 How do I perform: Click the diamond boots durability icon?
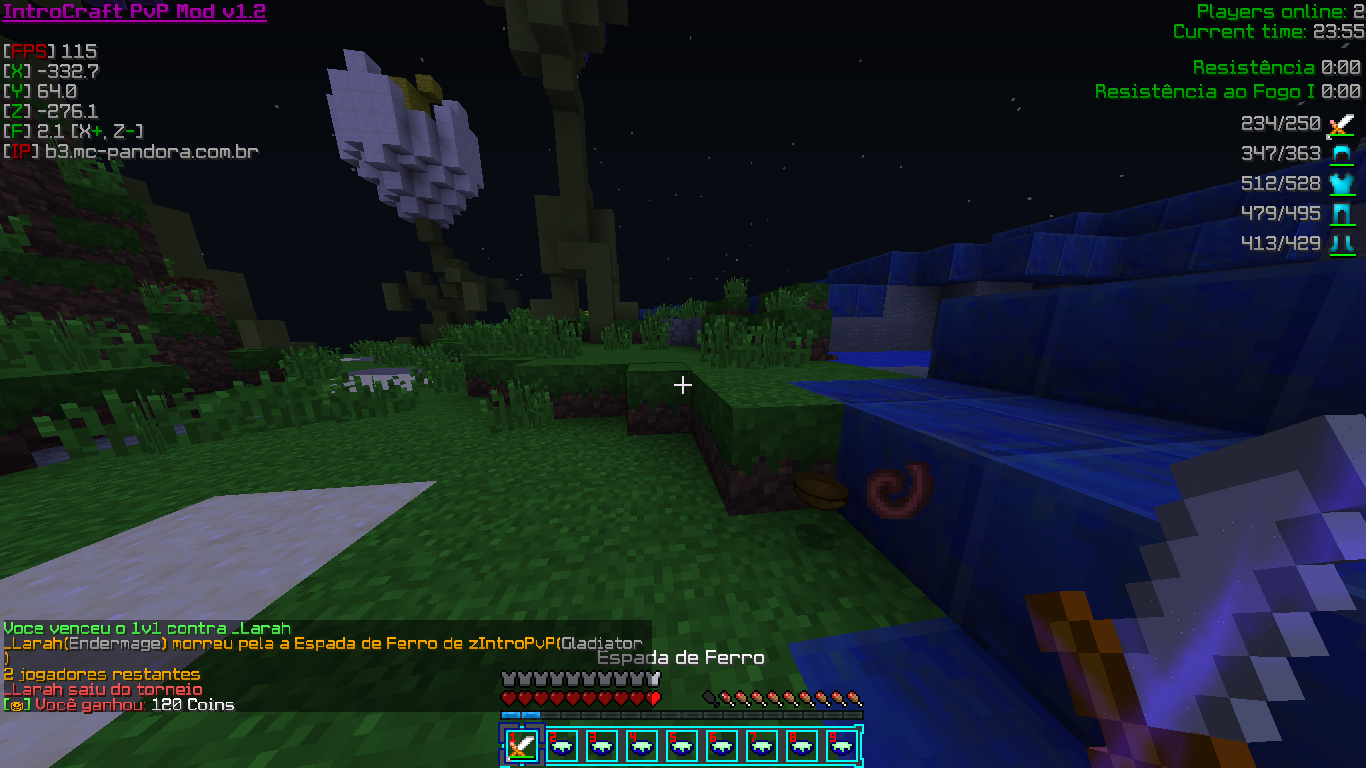coord(1340,244)
